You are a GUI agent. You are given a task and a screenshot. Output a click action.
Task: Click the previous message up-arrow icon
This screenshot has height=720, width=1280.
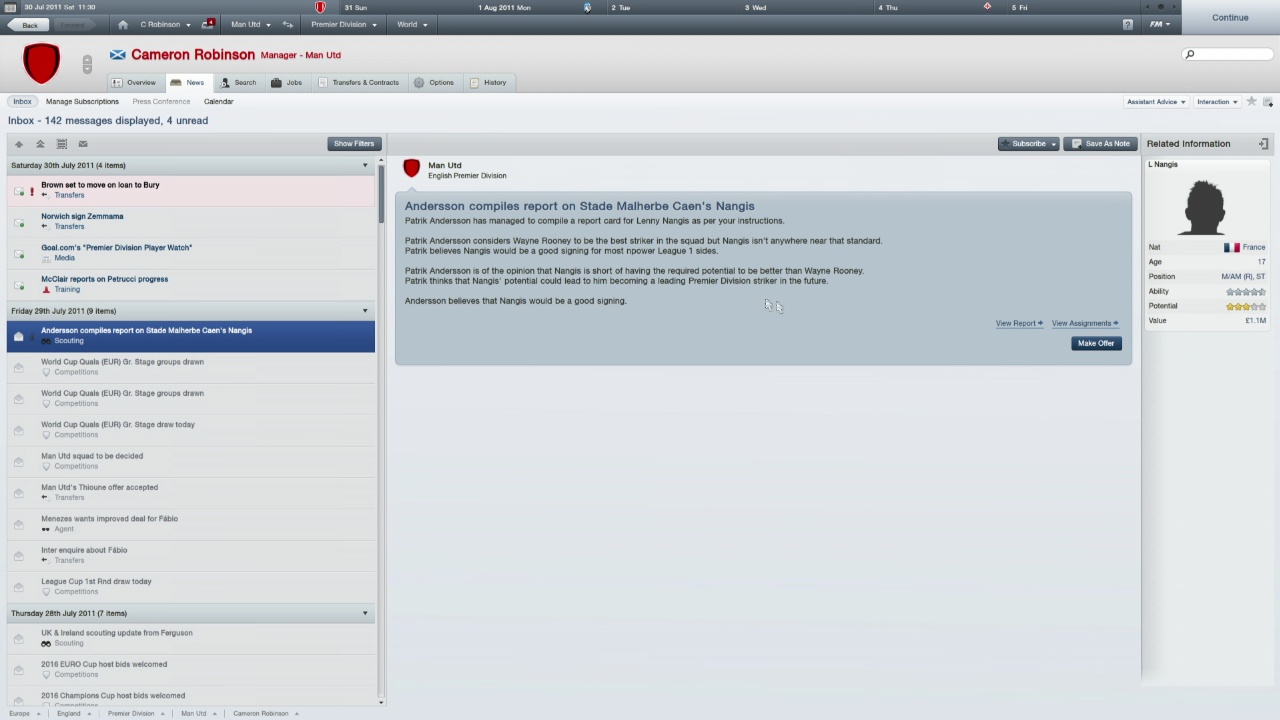coord(18,144)
